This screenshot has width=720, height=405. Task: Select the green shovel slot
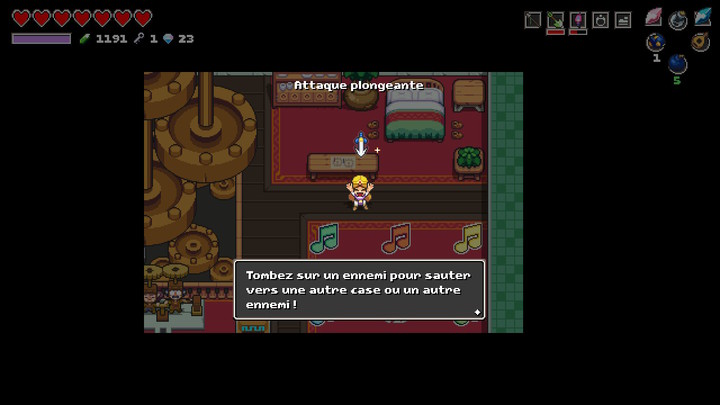[555, 19]
